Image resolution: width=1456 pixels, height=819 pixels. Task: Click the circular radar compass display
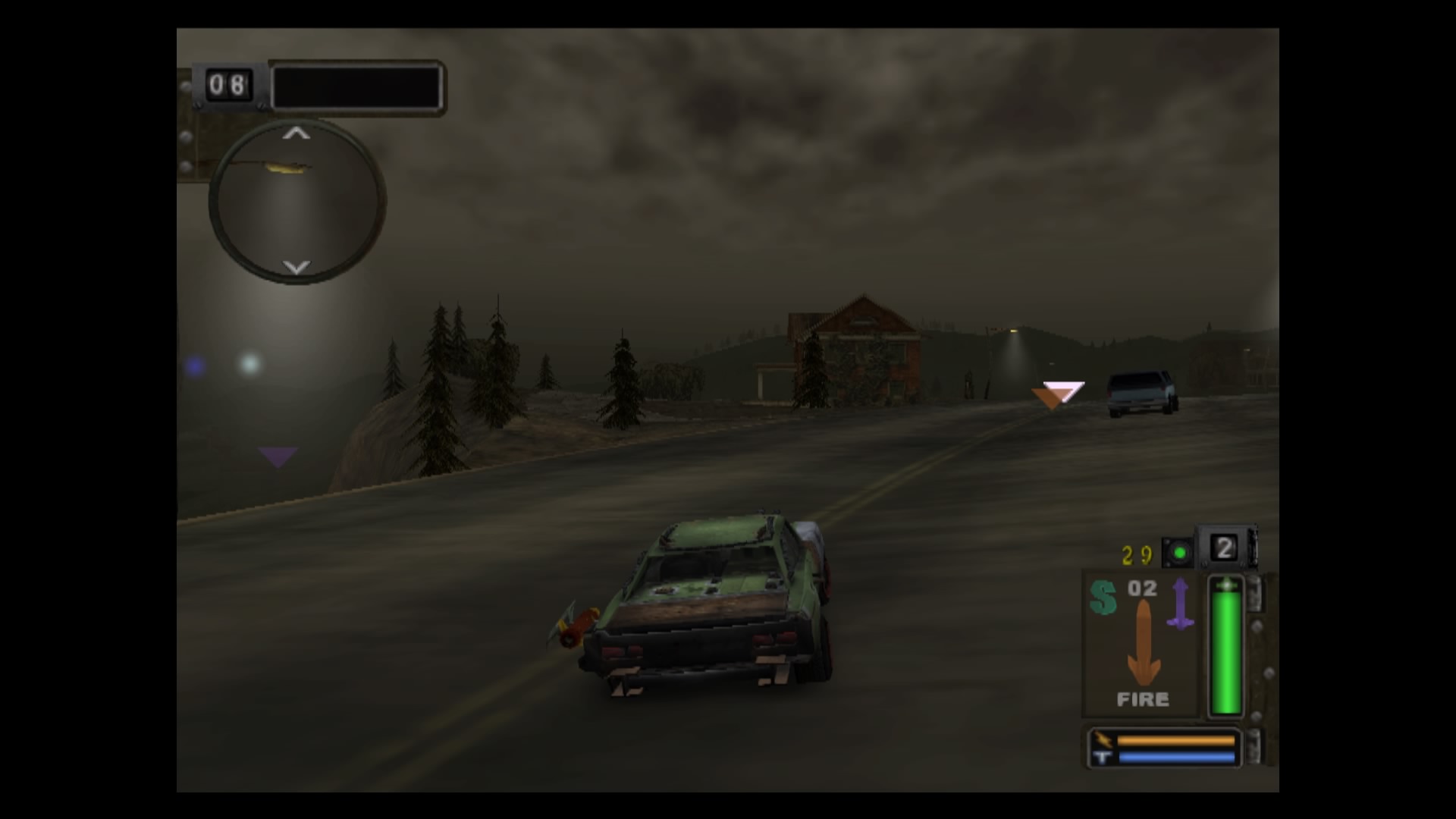point(297,201)
